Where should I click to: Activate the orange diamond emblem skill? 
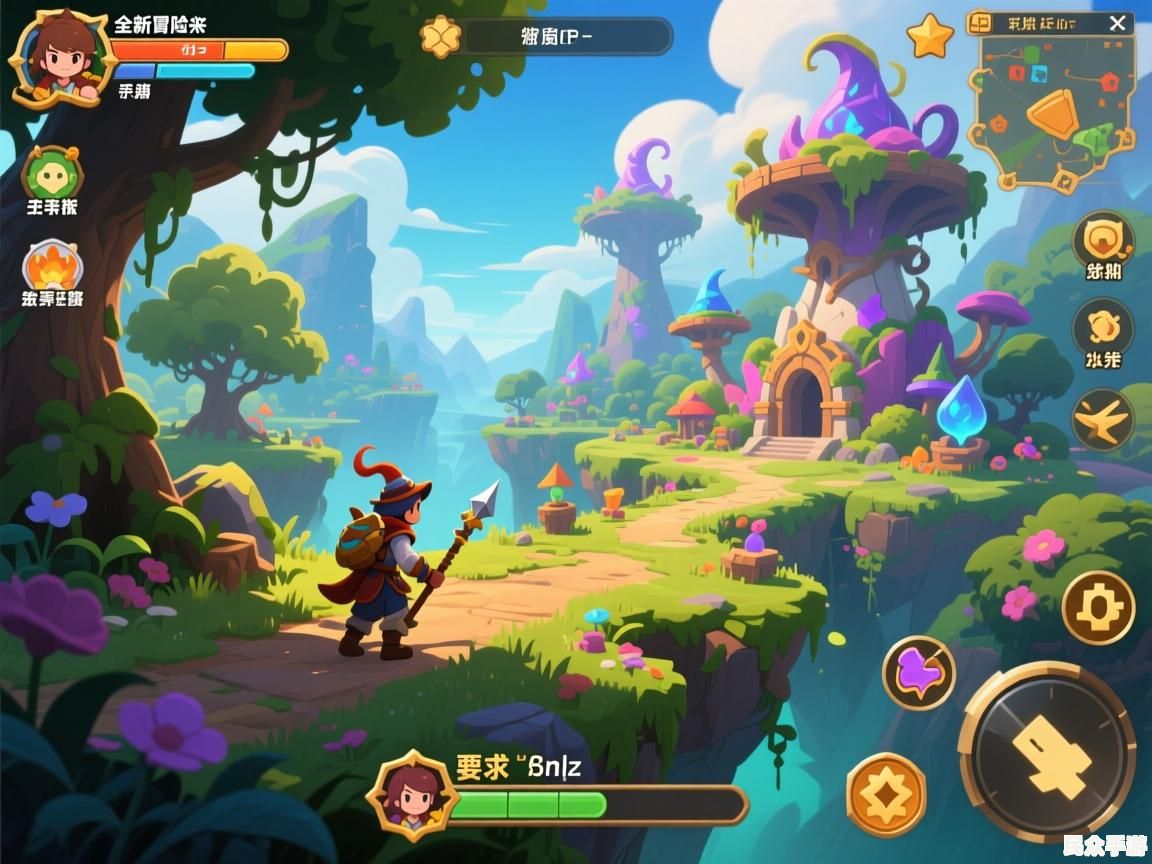(886, 794)
